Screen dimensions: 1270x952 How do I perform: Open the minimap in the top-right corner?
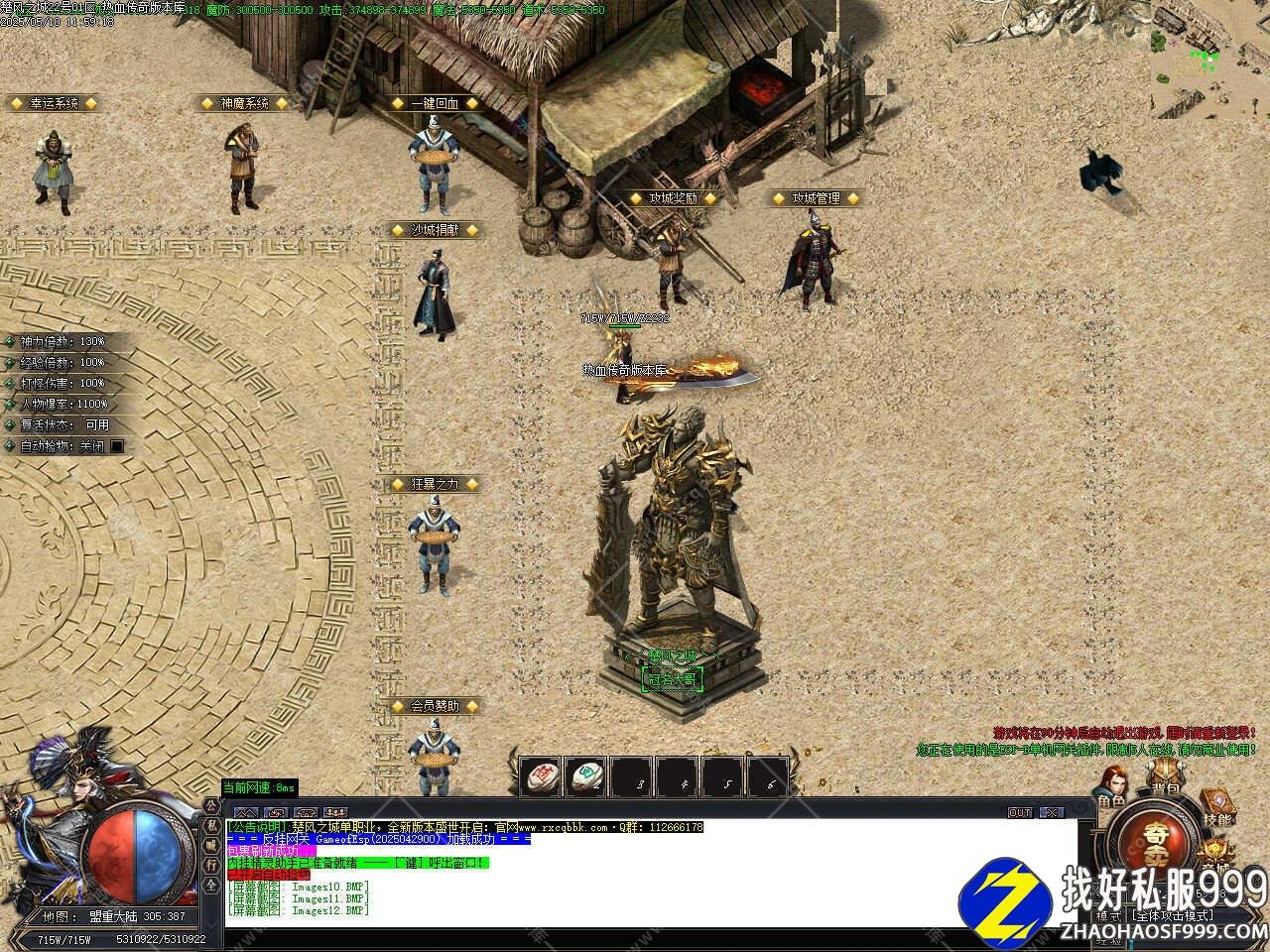pos(1209,59)
